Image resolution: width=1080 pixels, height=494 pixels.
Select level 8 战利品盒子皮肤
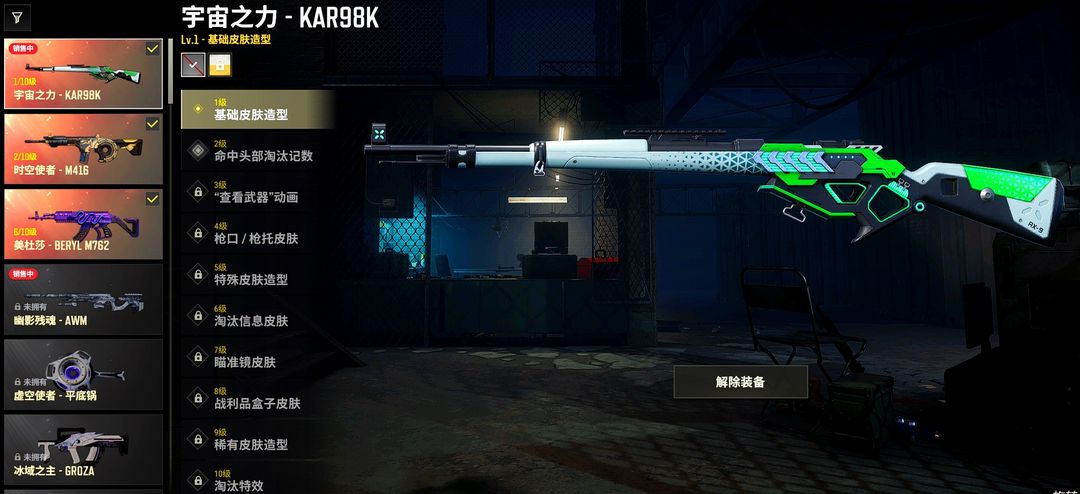(257, 398)
